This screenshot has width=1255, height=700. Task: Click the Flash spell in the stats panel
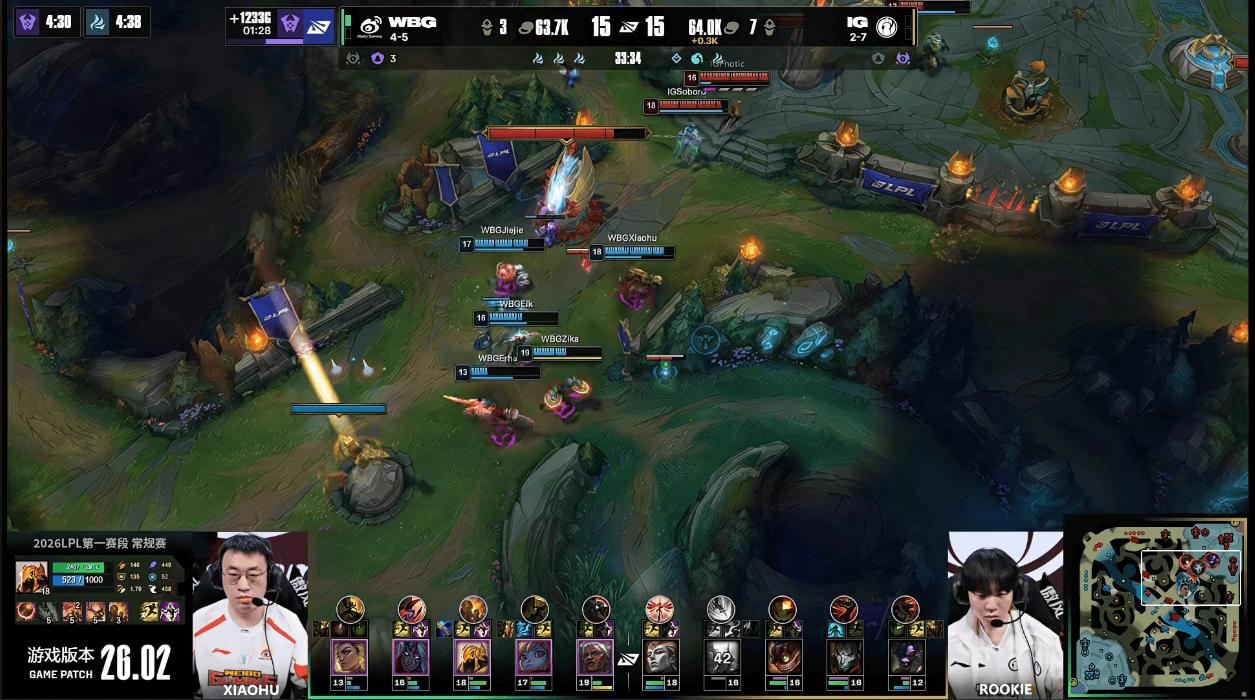coord(149,611)
